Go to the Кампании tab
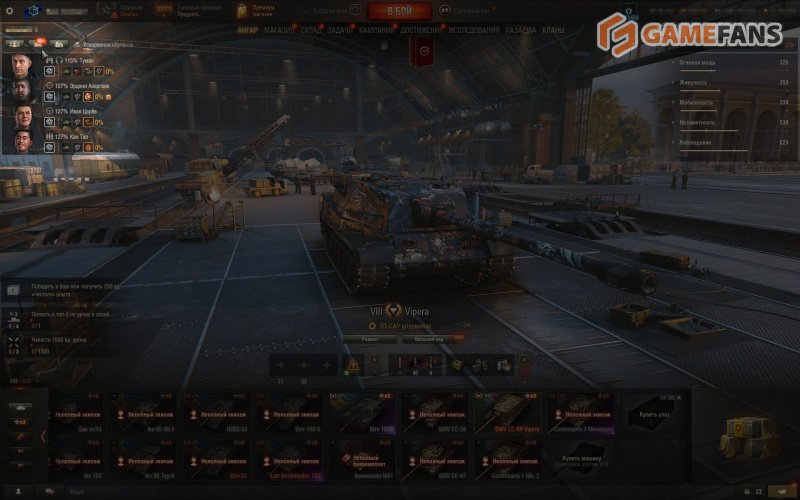800x500 pixels. (377, 31)
